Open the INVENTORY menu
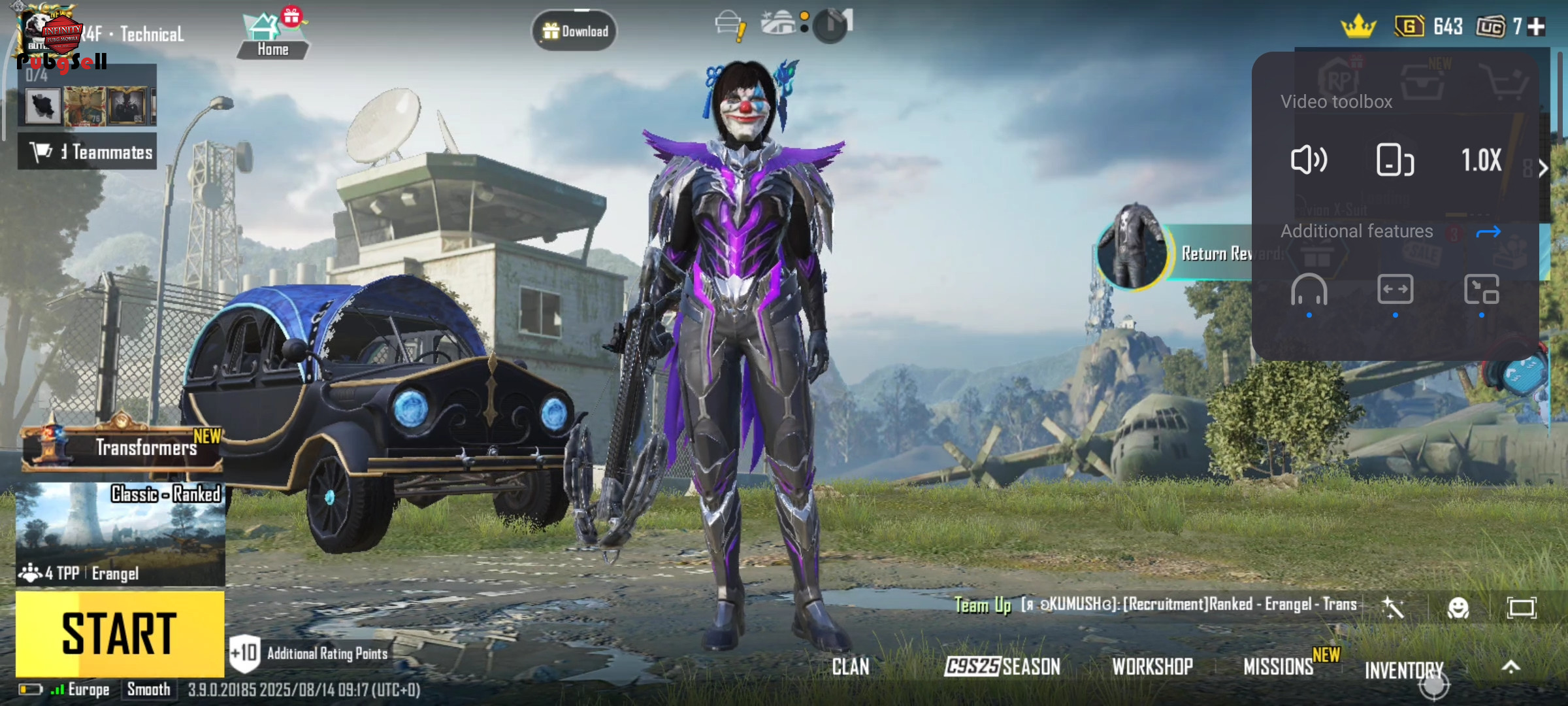The width and height of the screenshot is (1568, 706). tap(1404, 670)
